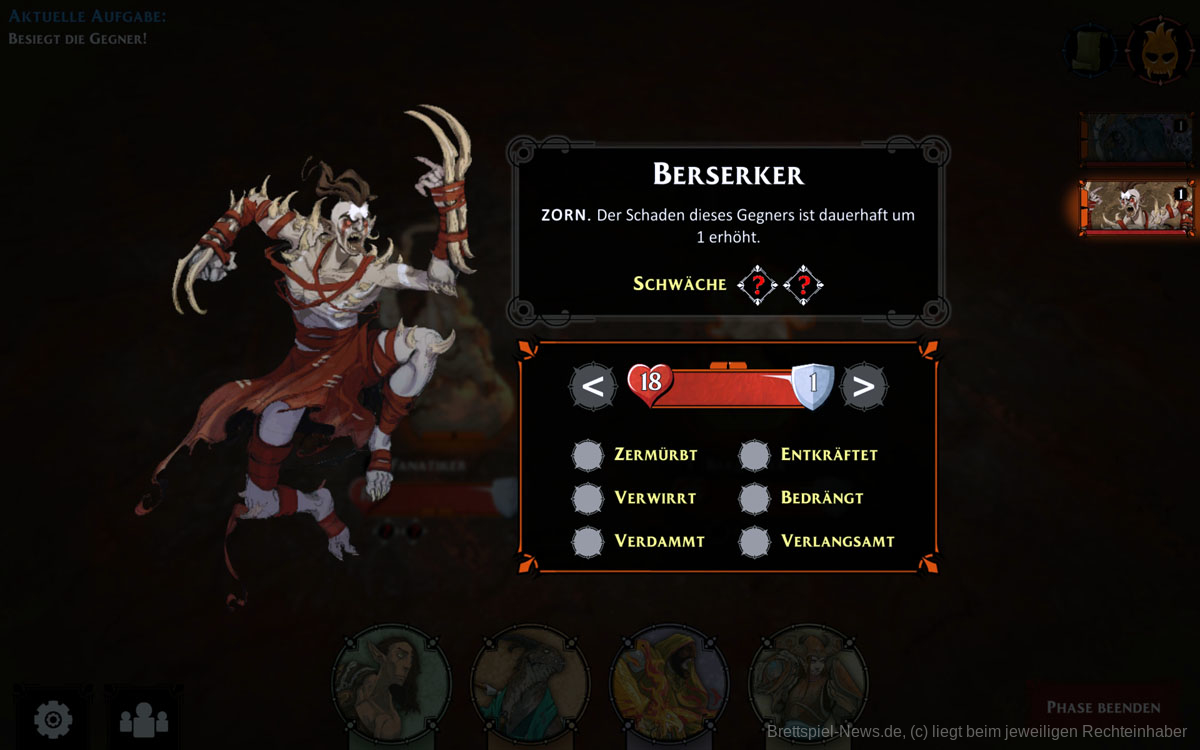Image resolution: width=1200 pixels, height=750 pixels.
Task: Open the gear settings button
Action: click(52, 718)
